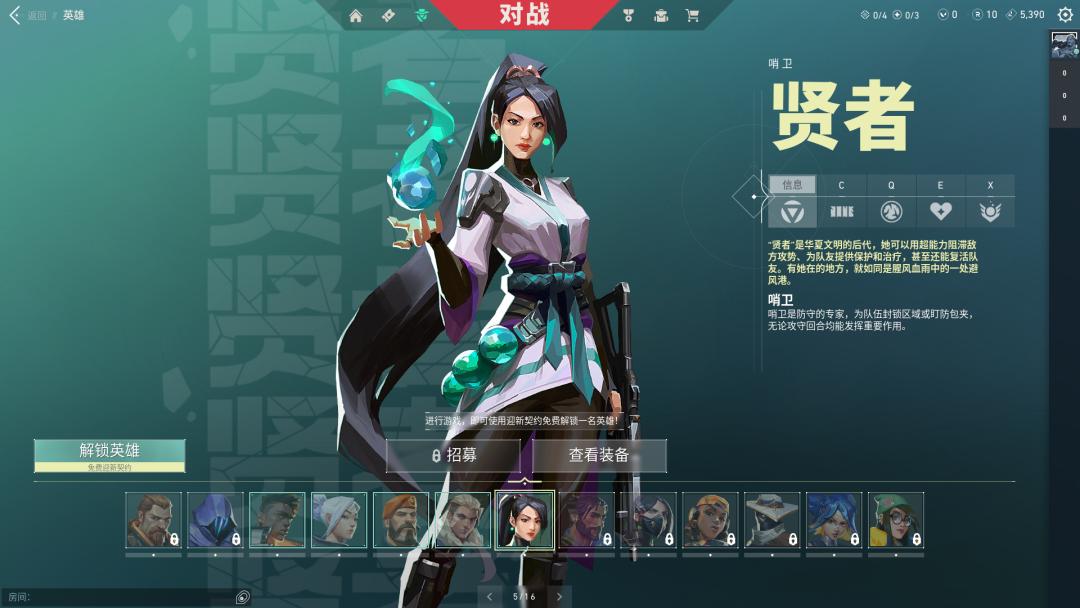View Sage's C wall ability
This screenshot has height=608, width=1080.
tap(842, 211)
